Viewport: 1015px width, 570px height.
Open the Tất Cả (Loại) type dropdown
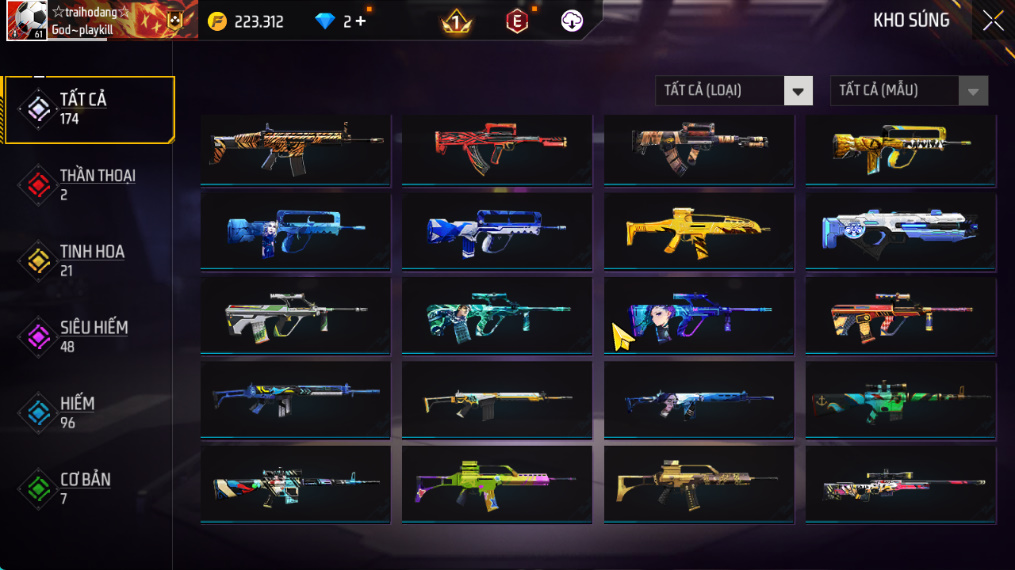733,91
